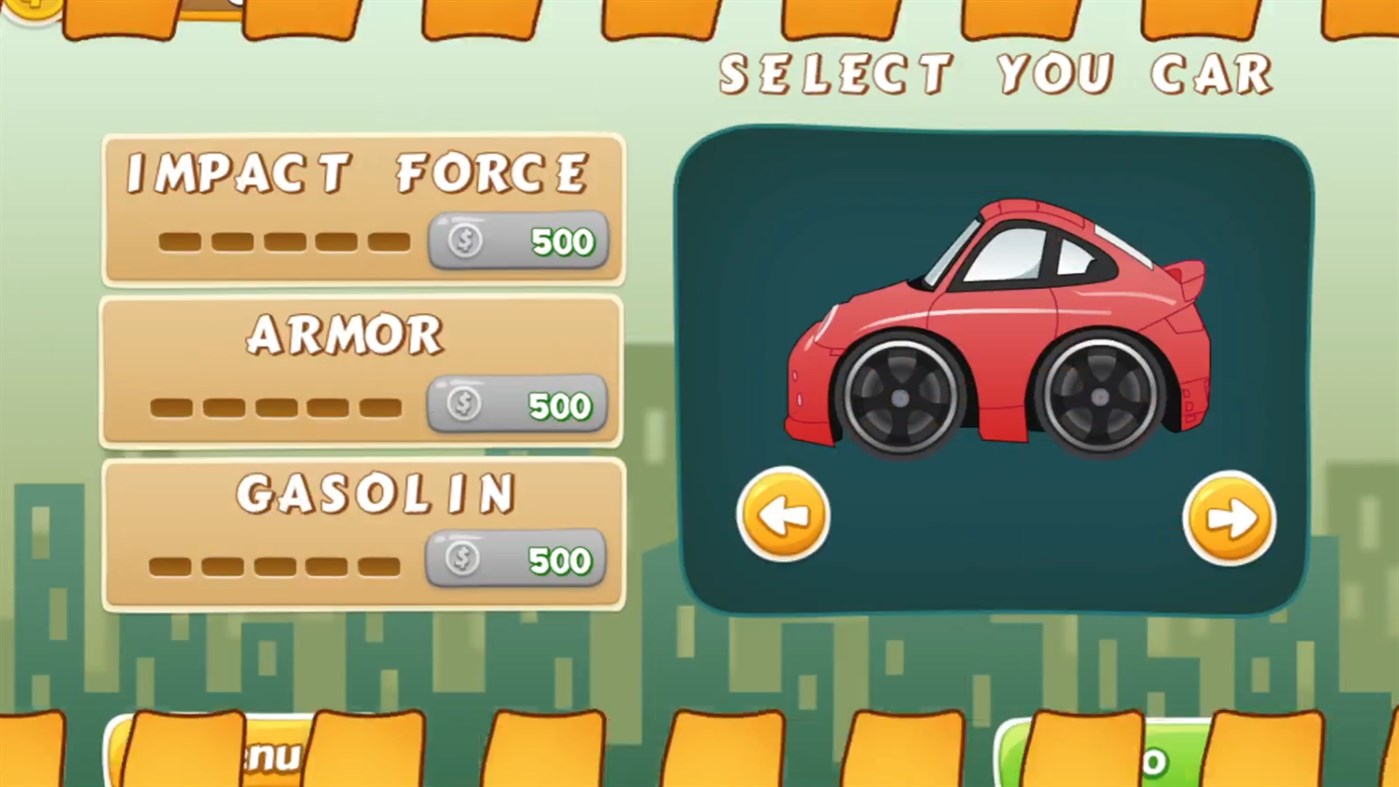Click the right arrow to view next car

point(1228,516)
